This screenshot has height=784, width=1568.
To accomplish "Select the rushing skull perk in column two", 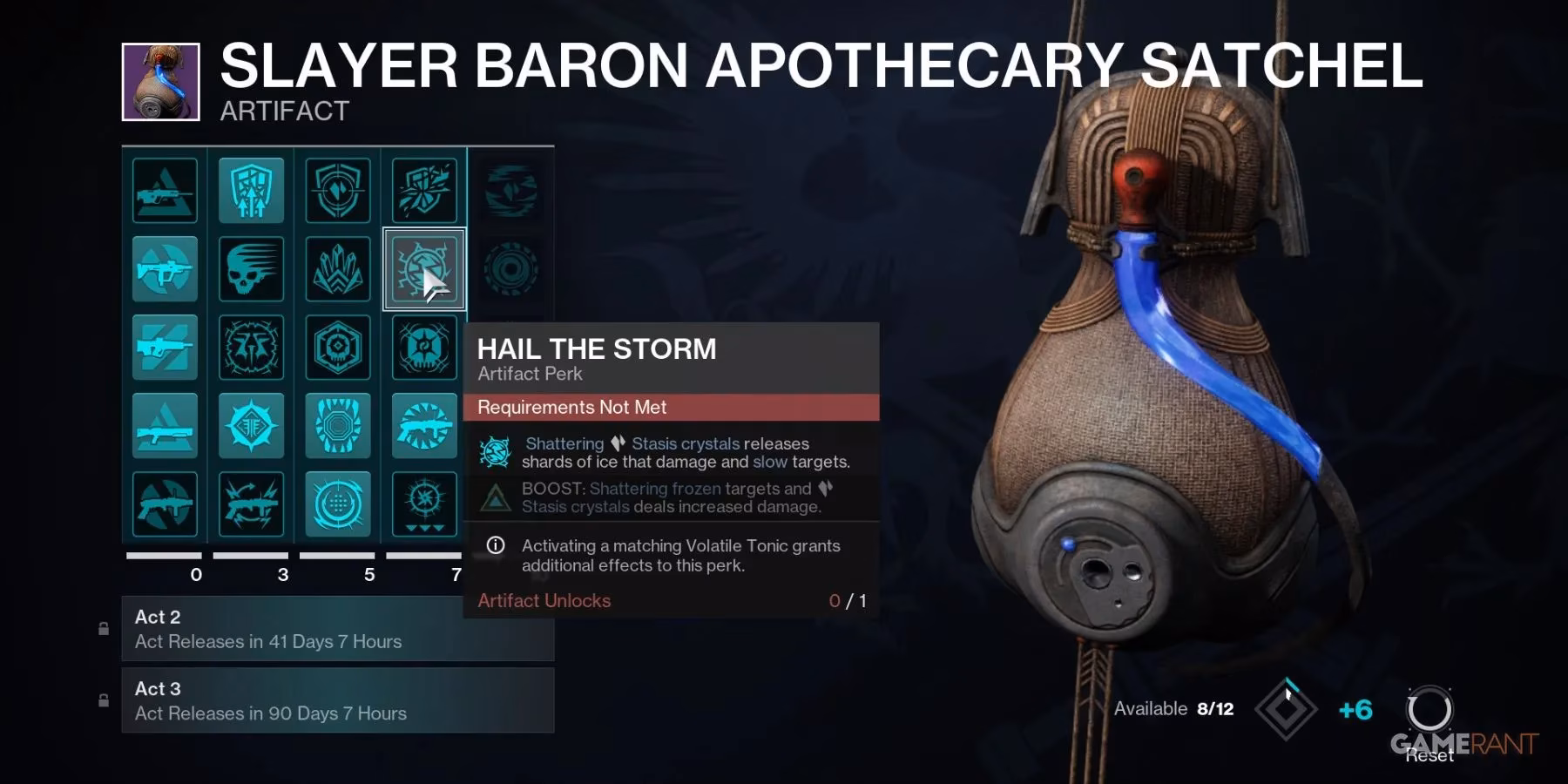I will pos(251,268).
